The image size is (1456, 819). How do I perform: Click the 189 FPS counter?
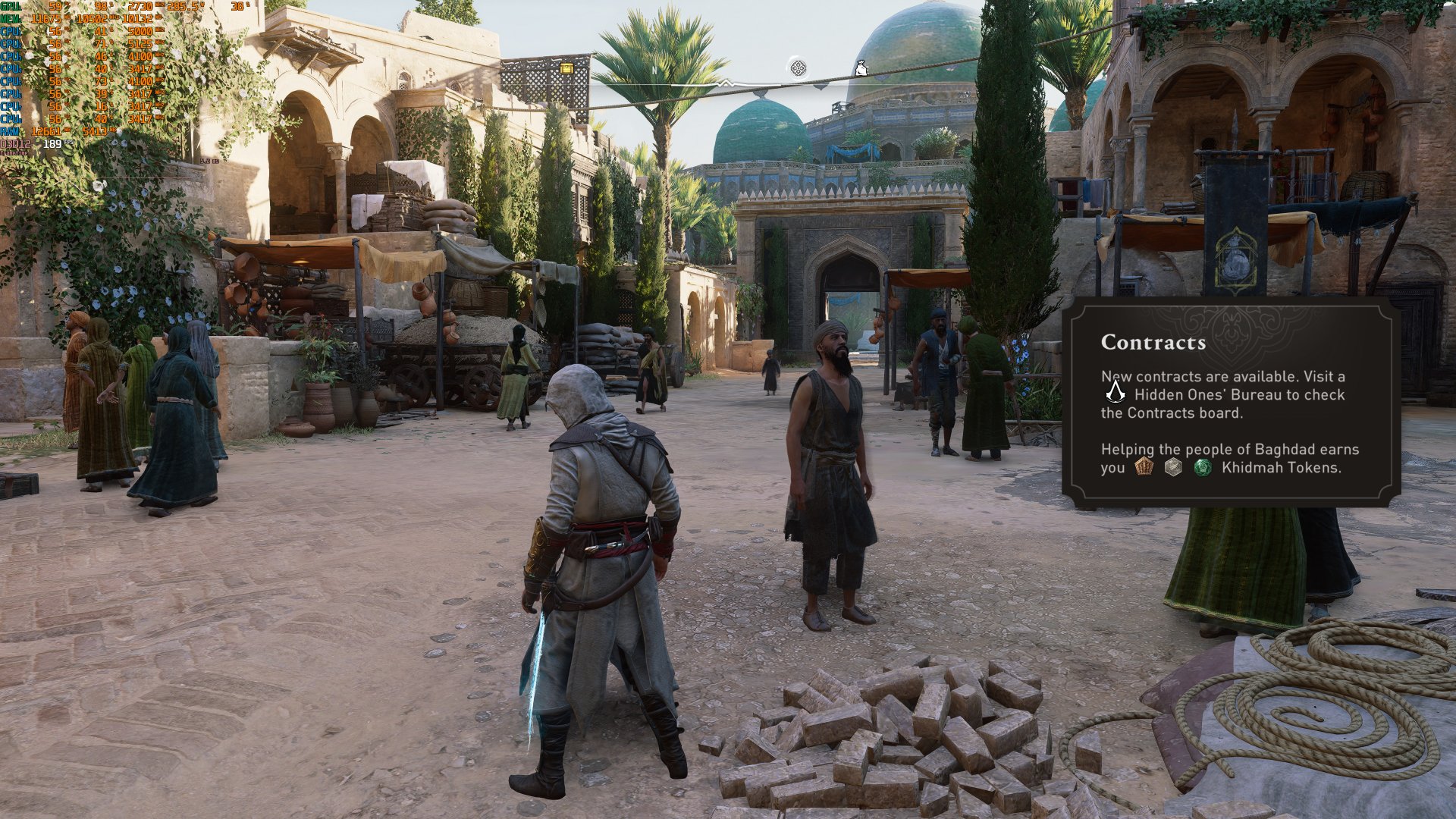(52, 144)
